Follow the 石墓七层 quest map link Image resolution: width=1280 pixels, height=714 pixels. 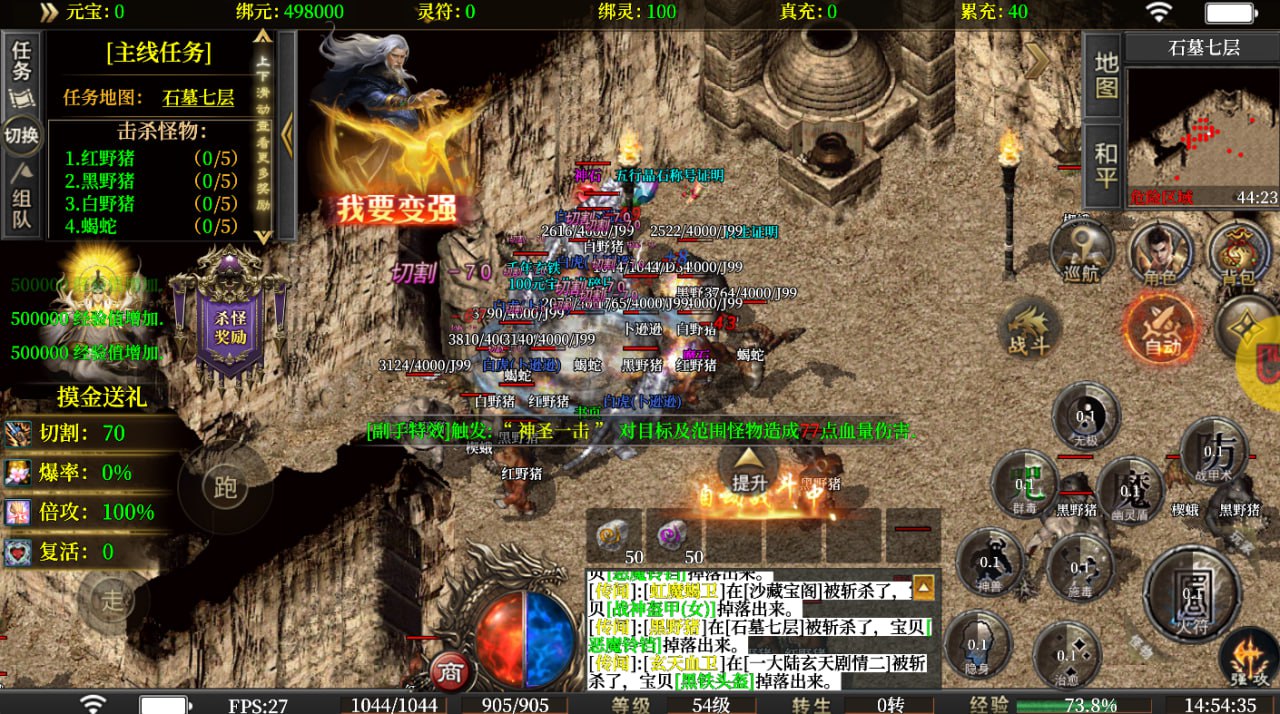click(198, 98)
